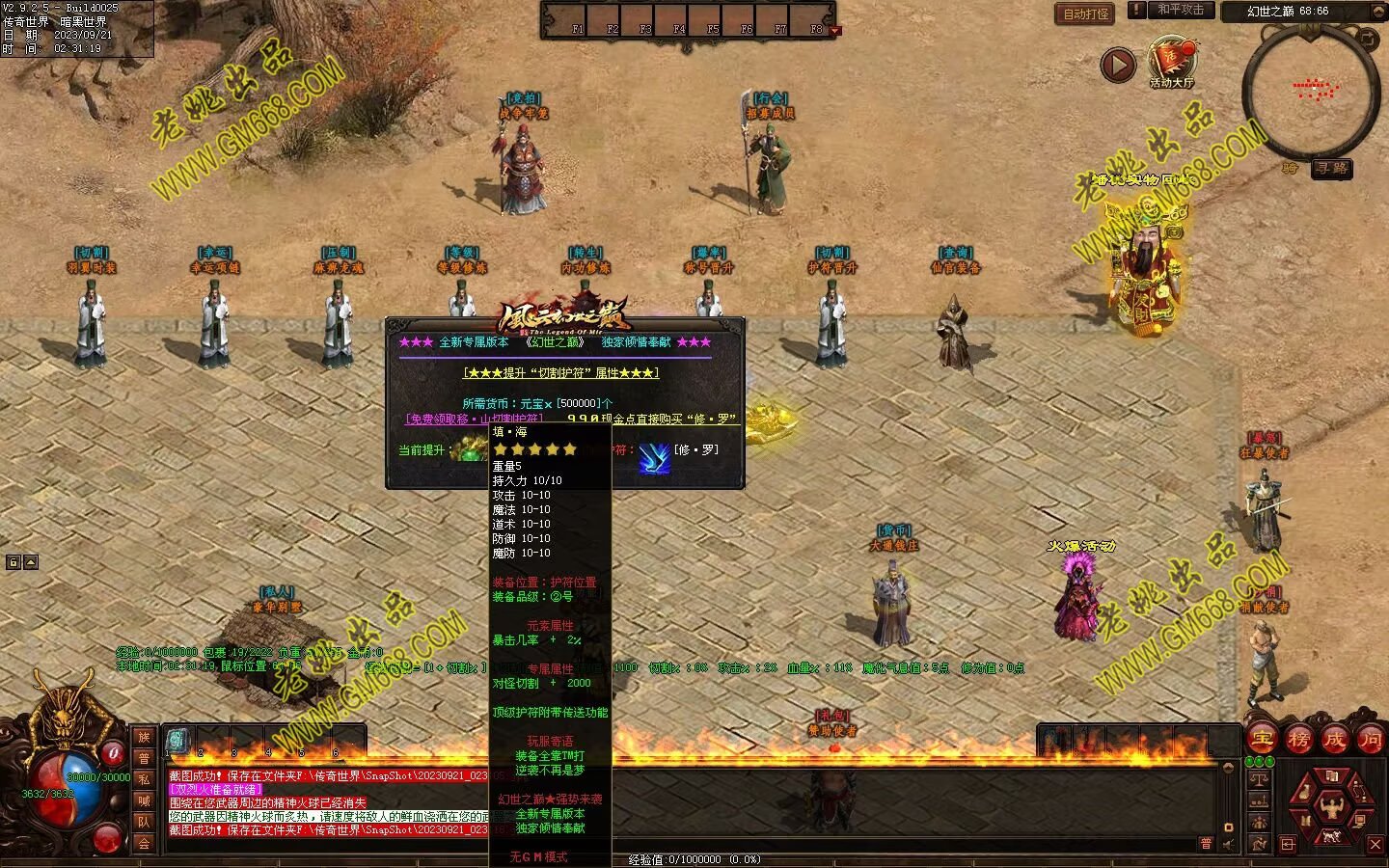
Task: Open the 宝 treasure shop button
Action: [1262, 740]
